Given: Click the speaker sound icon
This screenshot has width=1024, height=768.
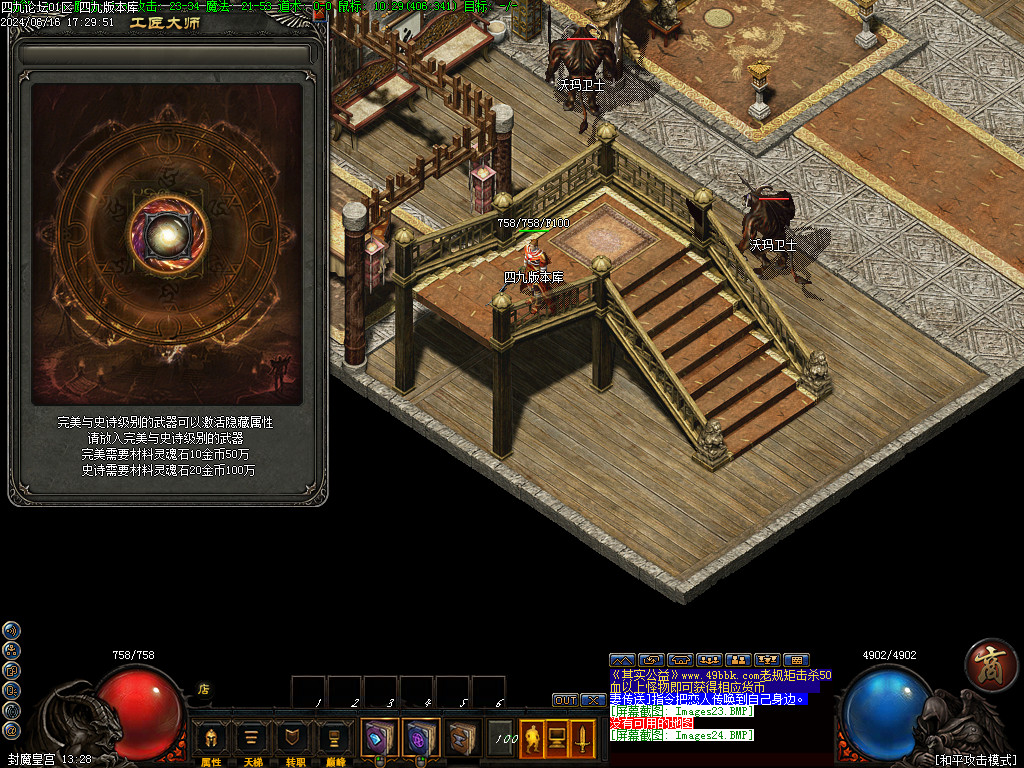Looking at the screenshot, I should 11,630.
